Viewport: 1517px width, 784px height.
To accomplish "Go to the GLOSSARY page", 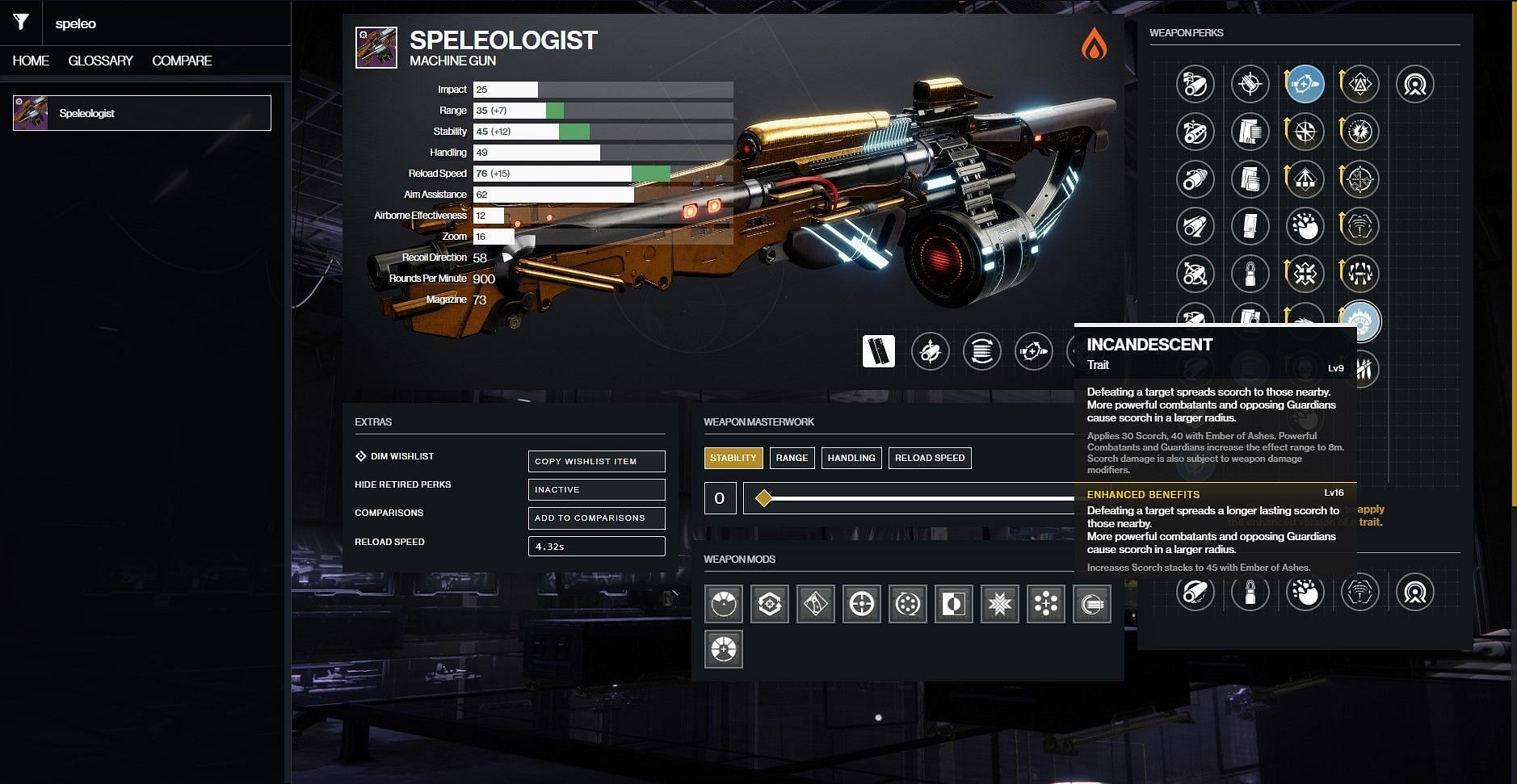I will pyautogui.click(x=100, y=61).
